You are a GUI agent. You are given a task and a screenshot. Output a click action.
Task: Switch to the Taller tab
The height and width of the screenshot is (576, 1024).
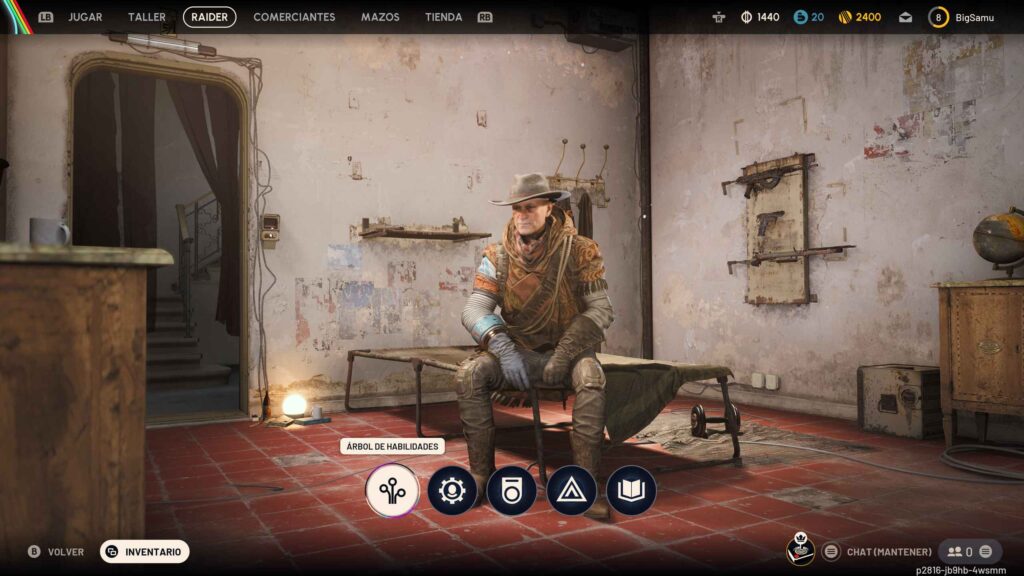(x=147, y=17)
